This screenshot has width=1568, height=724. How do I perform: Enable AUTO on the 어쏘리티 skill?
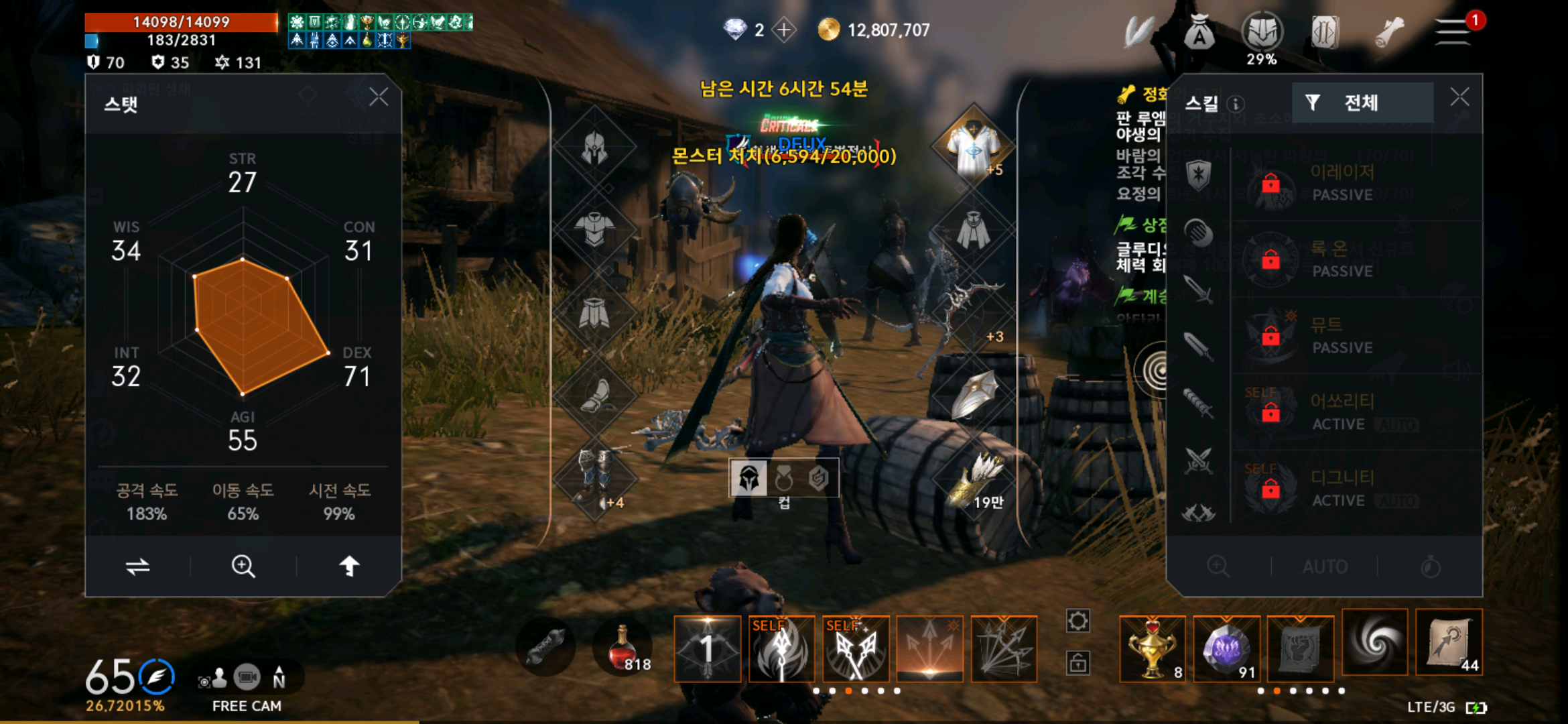pos(1396,424)
